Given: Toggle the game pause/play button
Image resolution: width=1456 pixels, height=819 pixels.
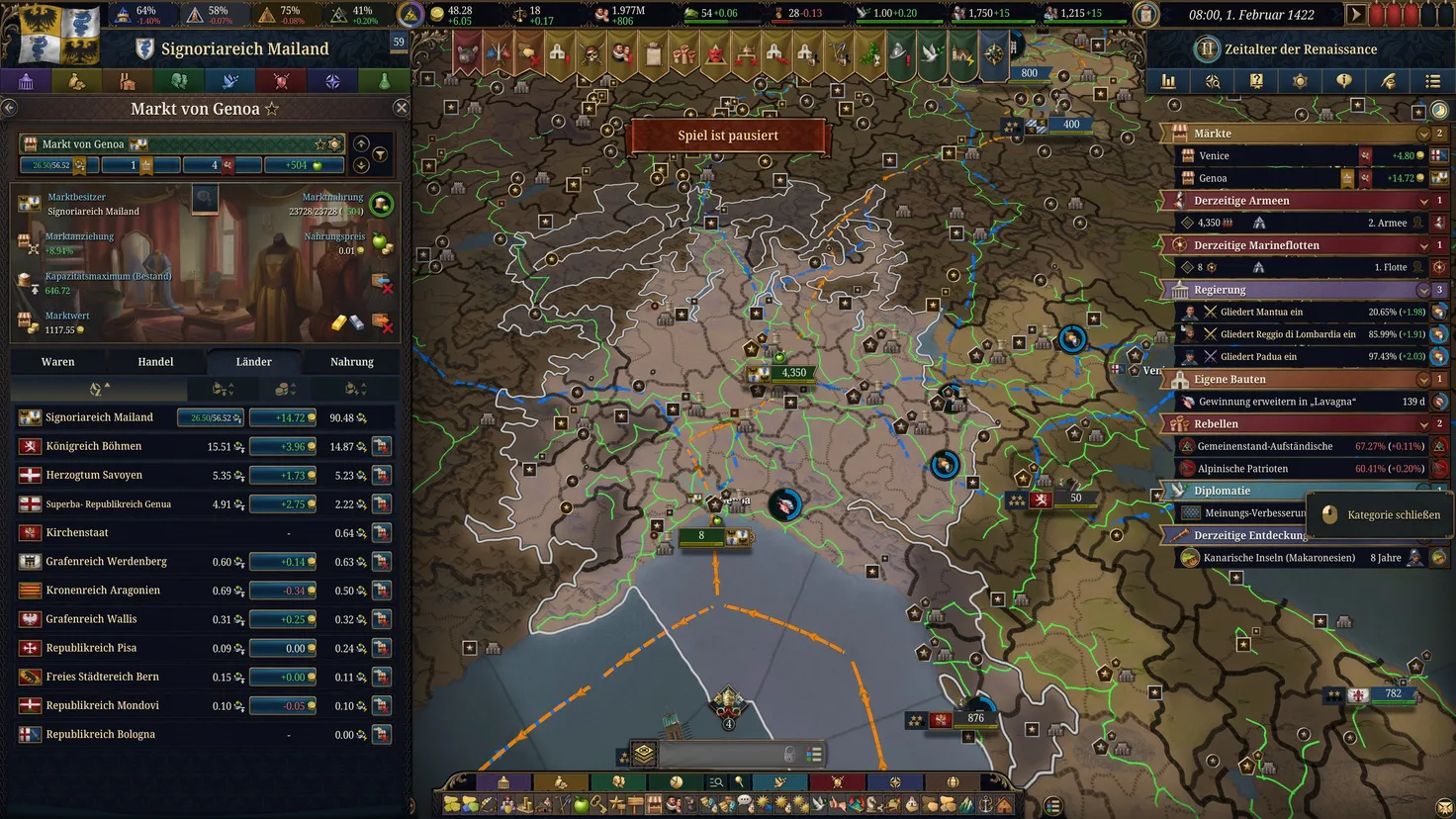Looking at the screenshot, I should coord(1356,15).
